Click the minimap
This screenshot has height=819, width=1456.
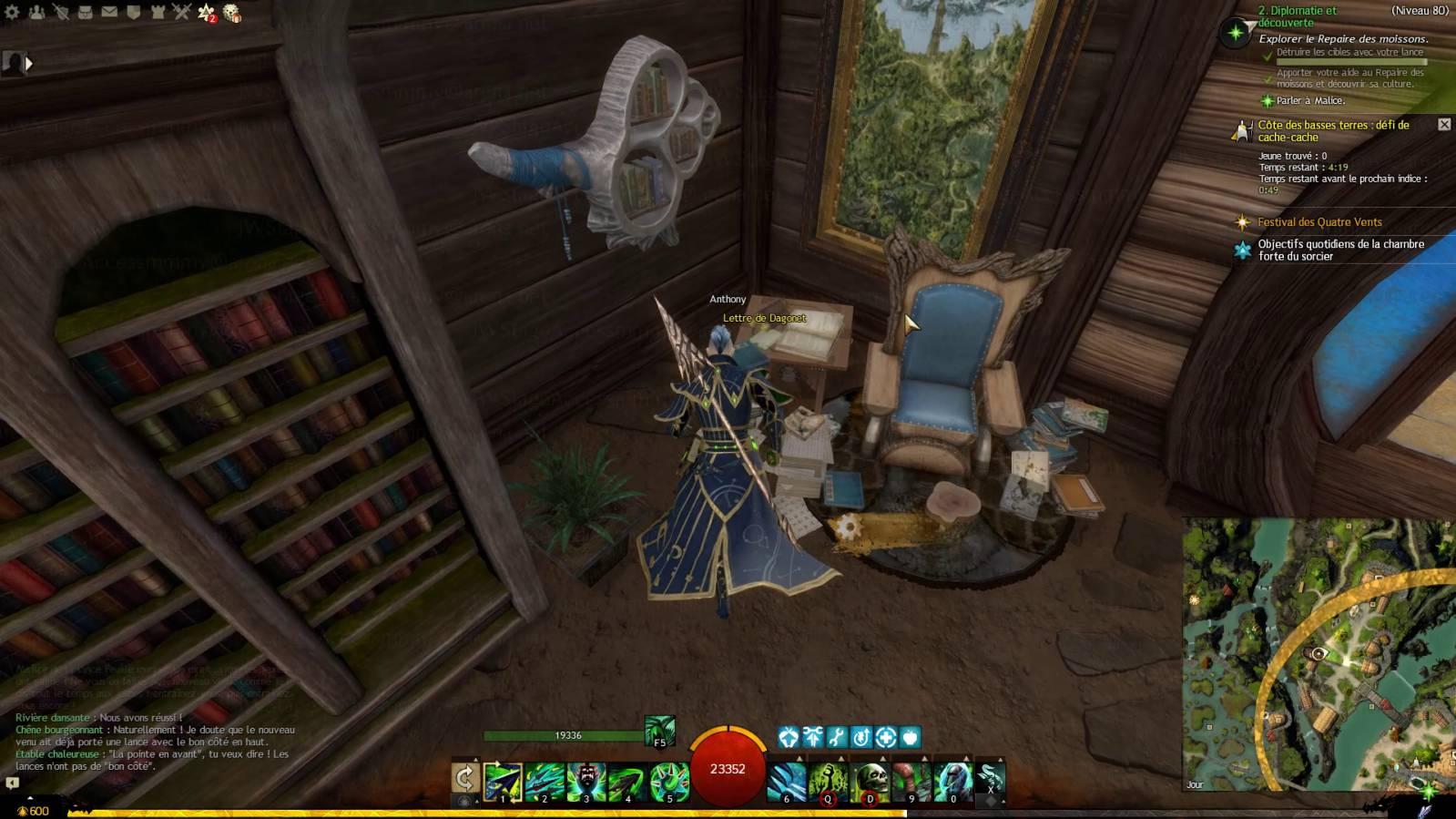click(x=1318, y=654)
